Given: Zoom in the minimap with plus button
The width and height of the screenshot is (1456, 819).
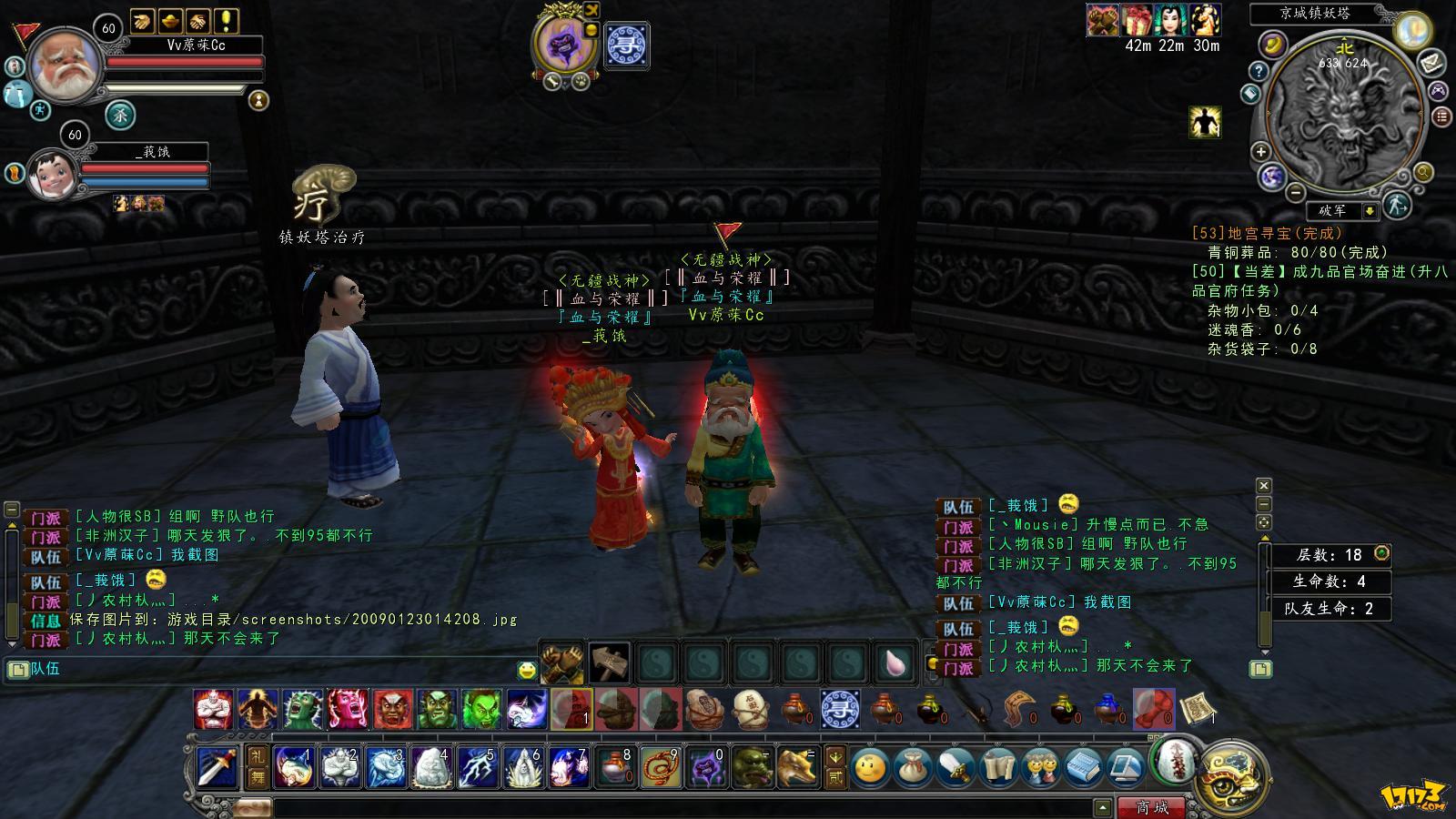Looking at the screenshot, I should [1260, 152].
